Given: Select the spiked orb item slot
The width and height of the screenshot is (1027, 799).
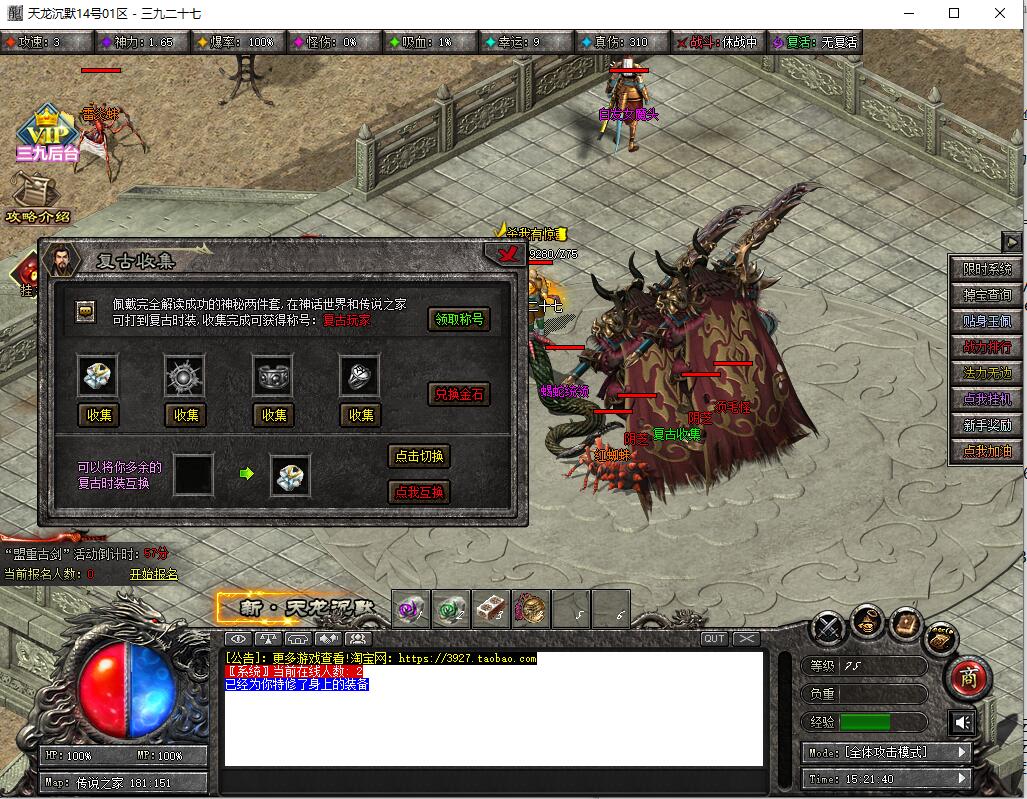Looking at the screenshot, I should (185, 375).
